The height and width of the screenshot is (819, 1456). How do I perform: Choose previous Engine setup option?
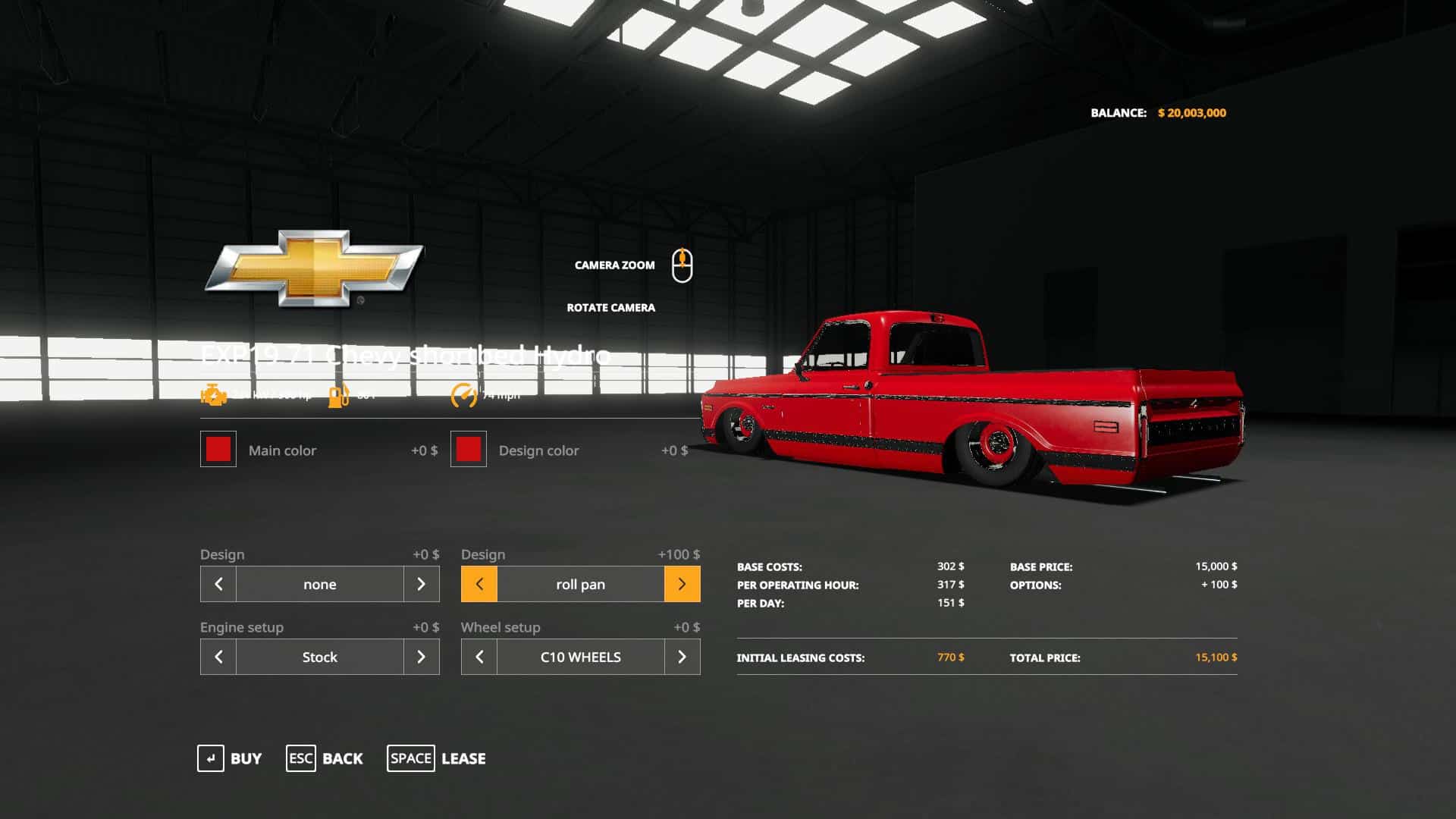coord(218,657)
